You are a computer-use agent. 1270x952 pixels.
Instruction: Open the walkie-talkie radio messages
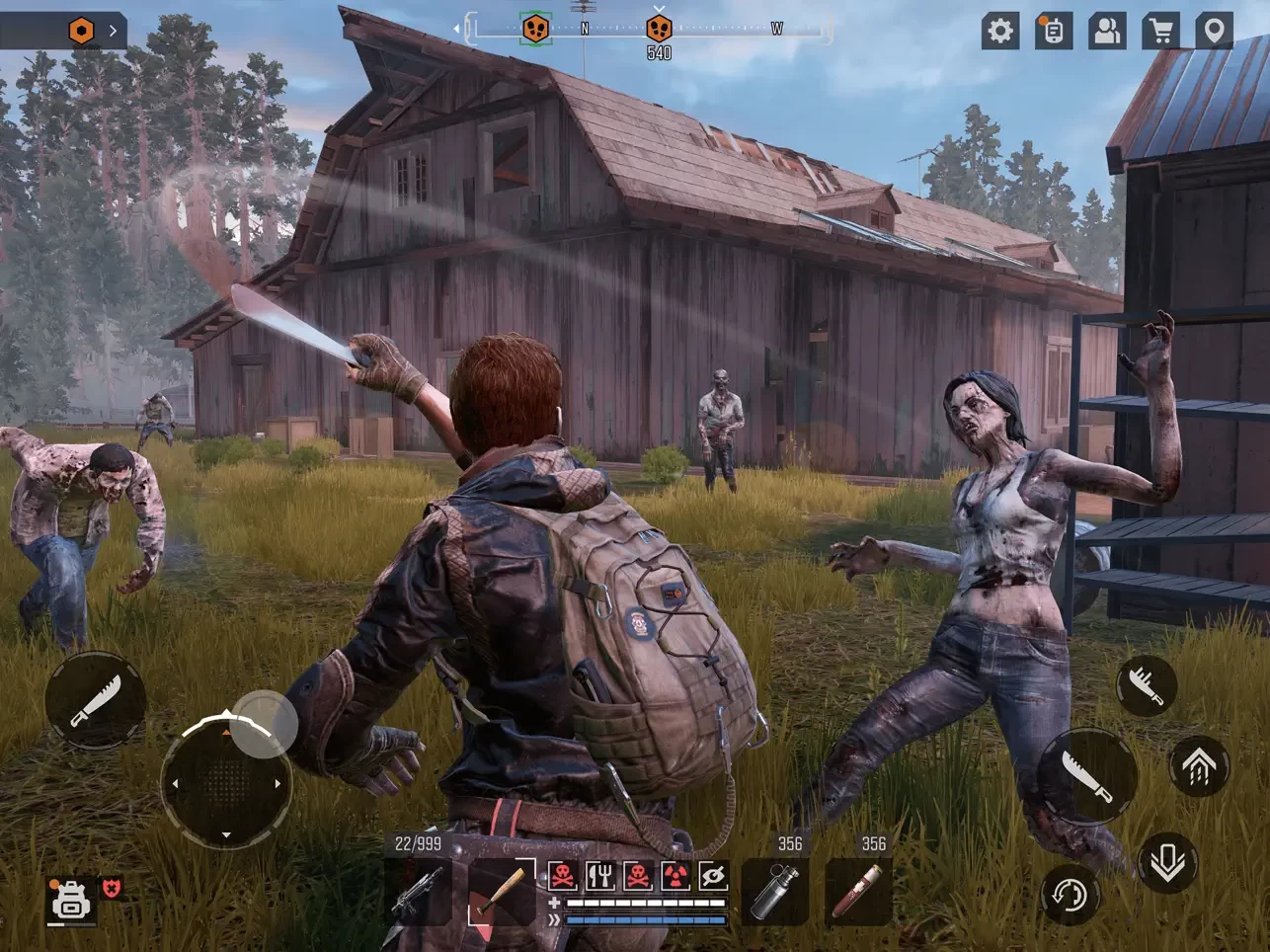point(1054,31)
